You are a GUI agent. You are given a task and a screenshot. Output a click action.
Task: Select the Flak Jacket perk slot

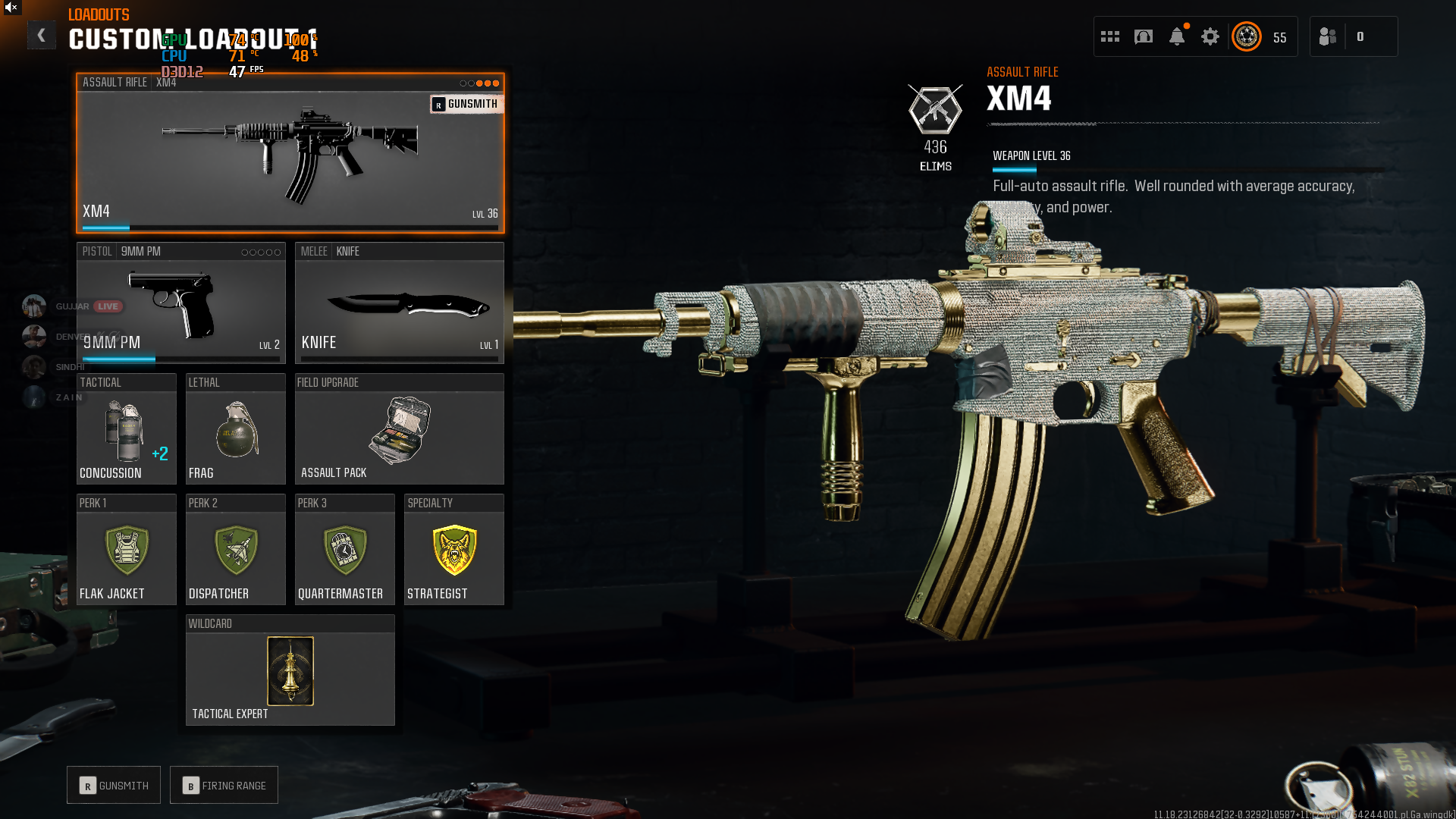(x=126, y=550)
